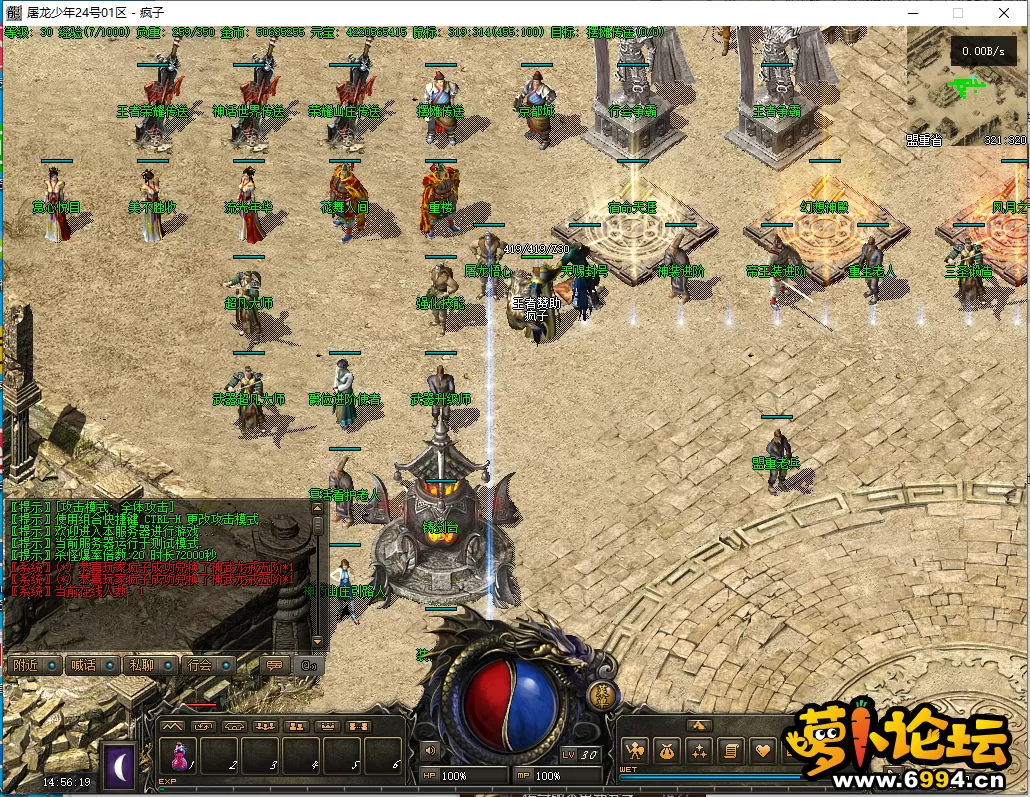1030x797 pixels.
Task: Click the @ button beside the chat tabs
Action: point(308,665)
